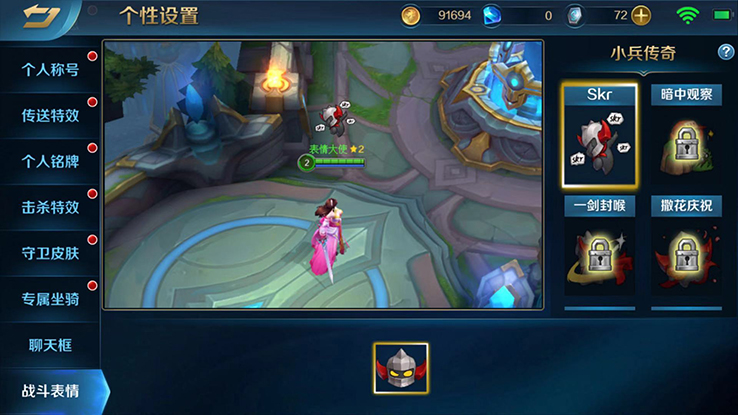Open the 聊天框 tab
Viewport: 738px width, 415px height.
coord(50,346)
